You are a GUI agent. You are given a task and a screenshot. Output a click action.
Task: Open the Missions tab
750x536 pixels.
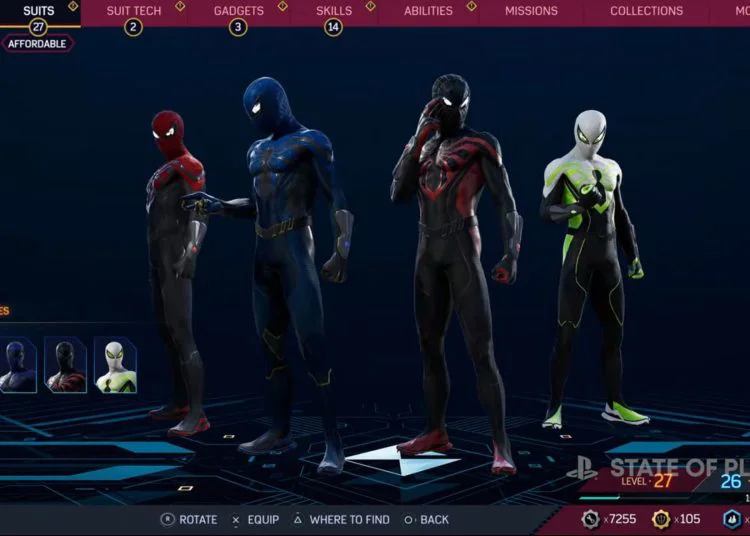(x=531, y=11)
